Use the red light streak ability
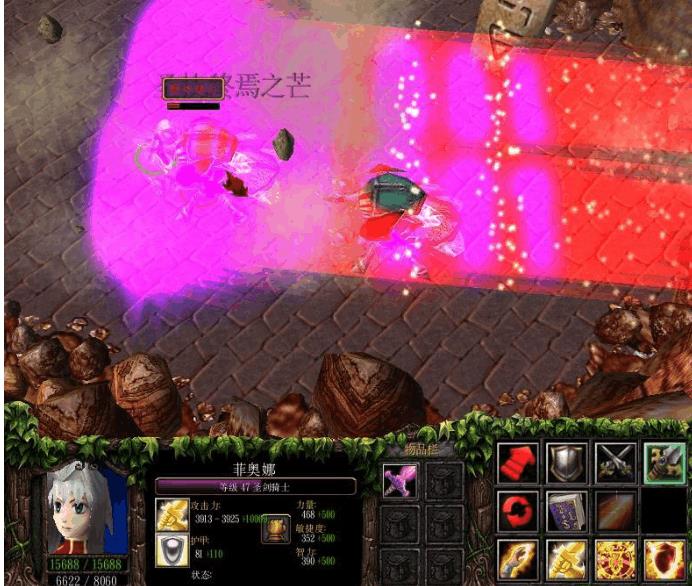This screenshot has height=586, width=692. coord(615,511)
